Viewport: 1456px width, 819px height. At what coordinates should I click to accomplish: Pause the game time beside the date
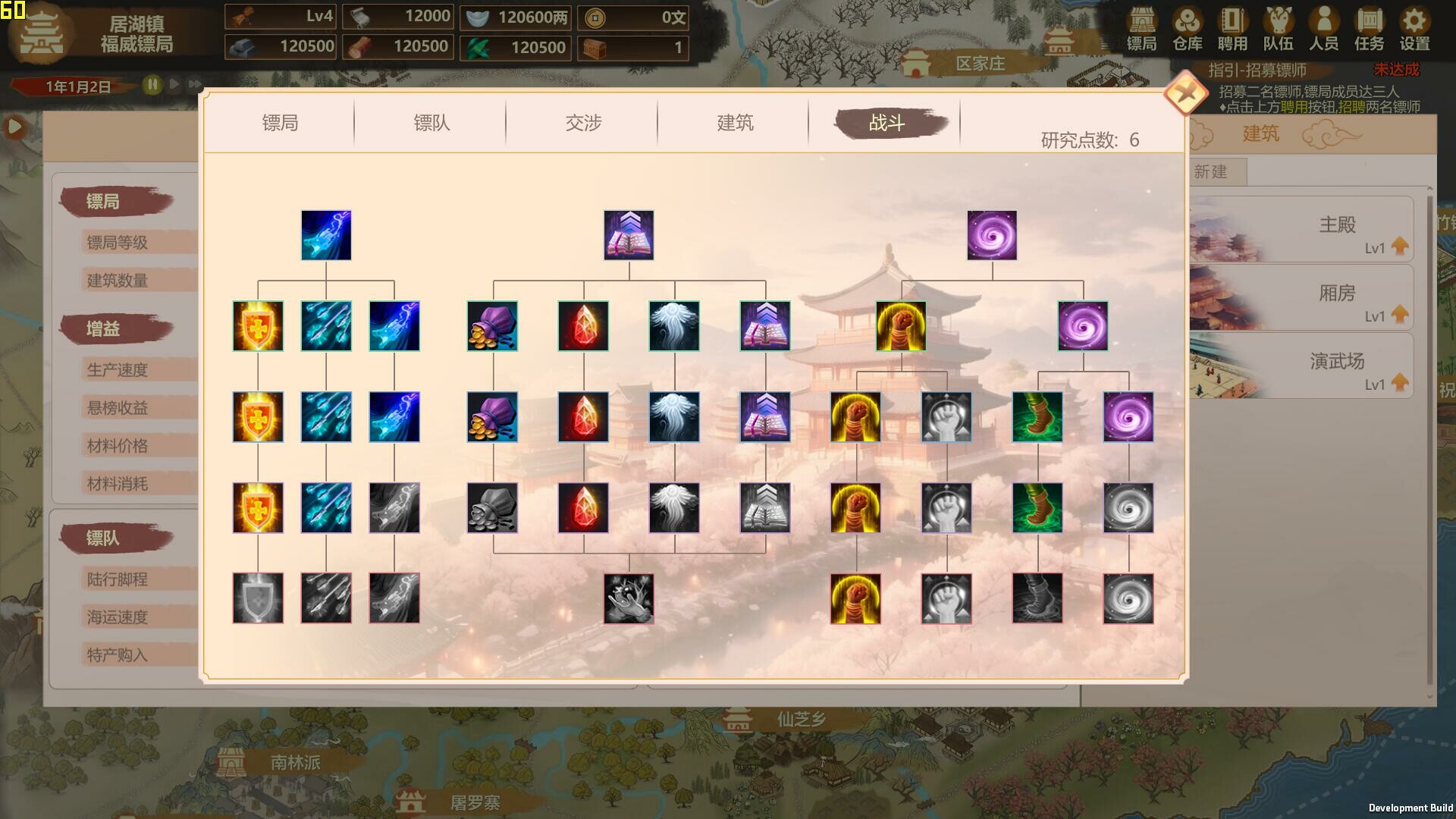(154, 86)
